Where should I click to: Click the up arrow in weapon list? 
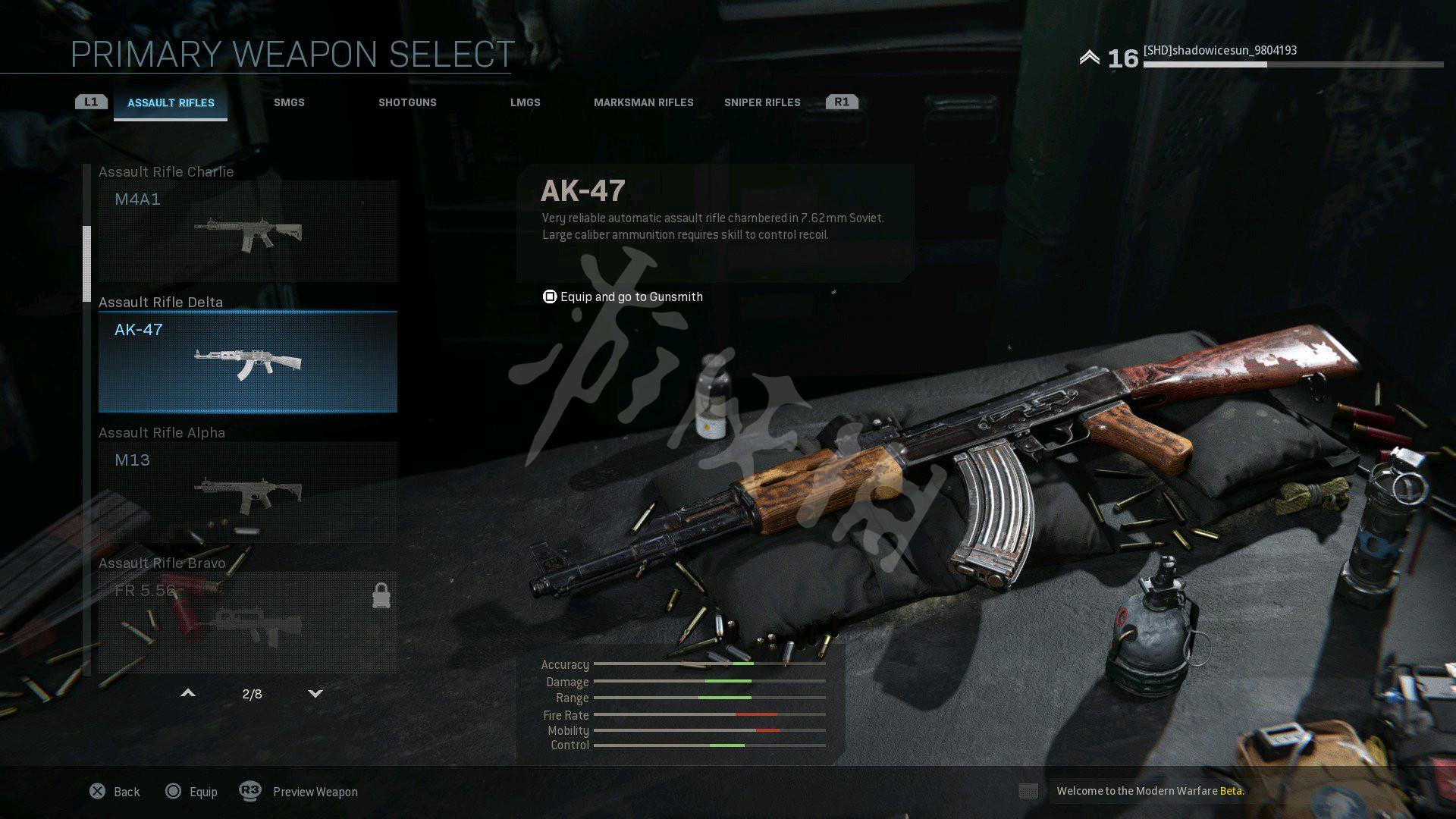pyautogui.click(x=188, y=693)
